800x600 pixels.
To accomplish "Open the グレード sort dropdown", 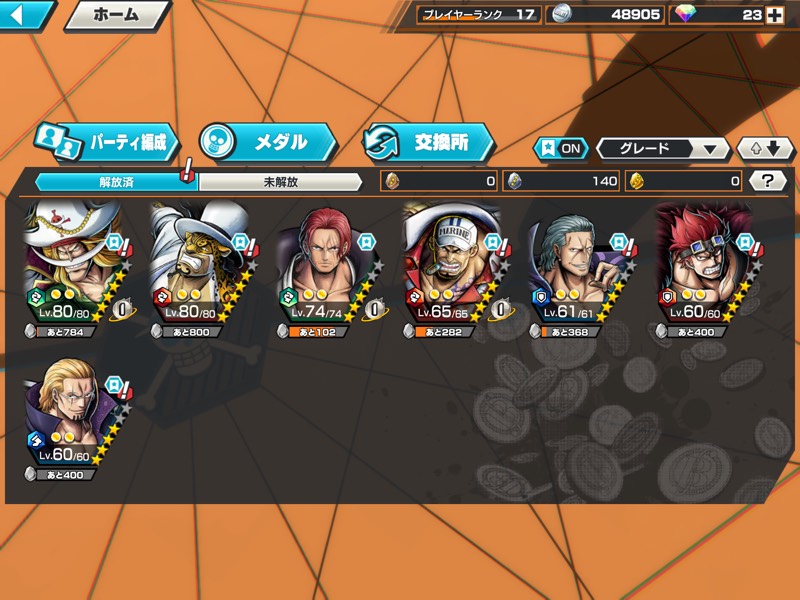I will click(x=662, y=148).
